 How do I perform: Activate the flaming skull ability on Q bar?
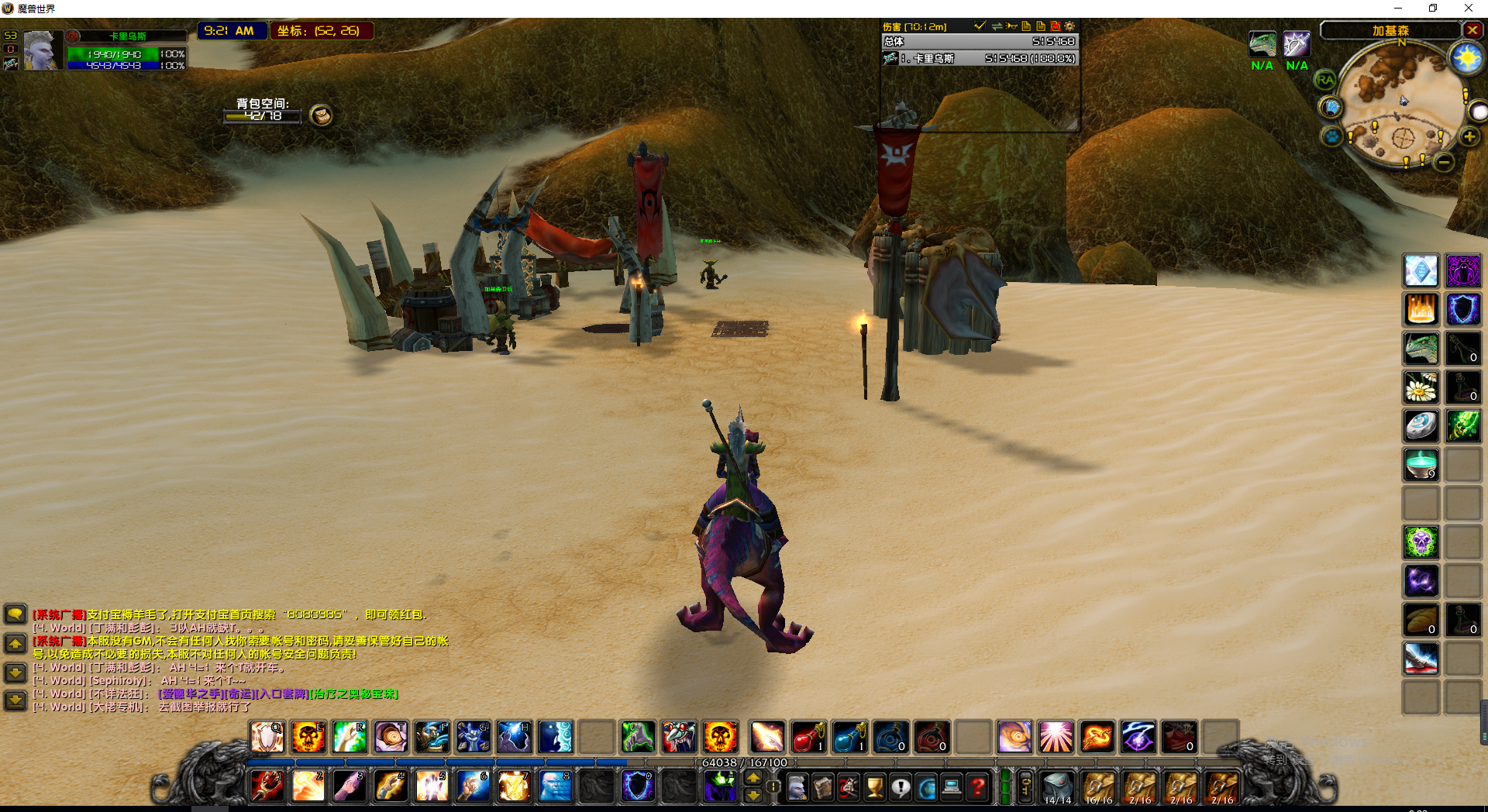pyautogui.click(x=308, y=737)
